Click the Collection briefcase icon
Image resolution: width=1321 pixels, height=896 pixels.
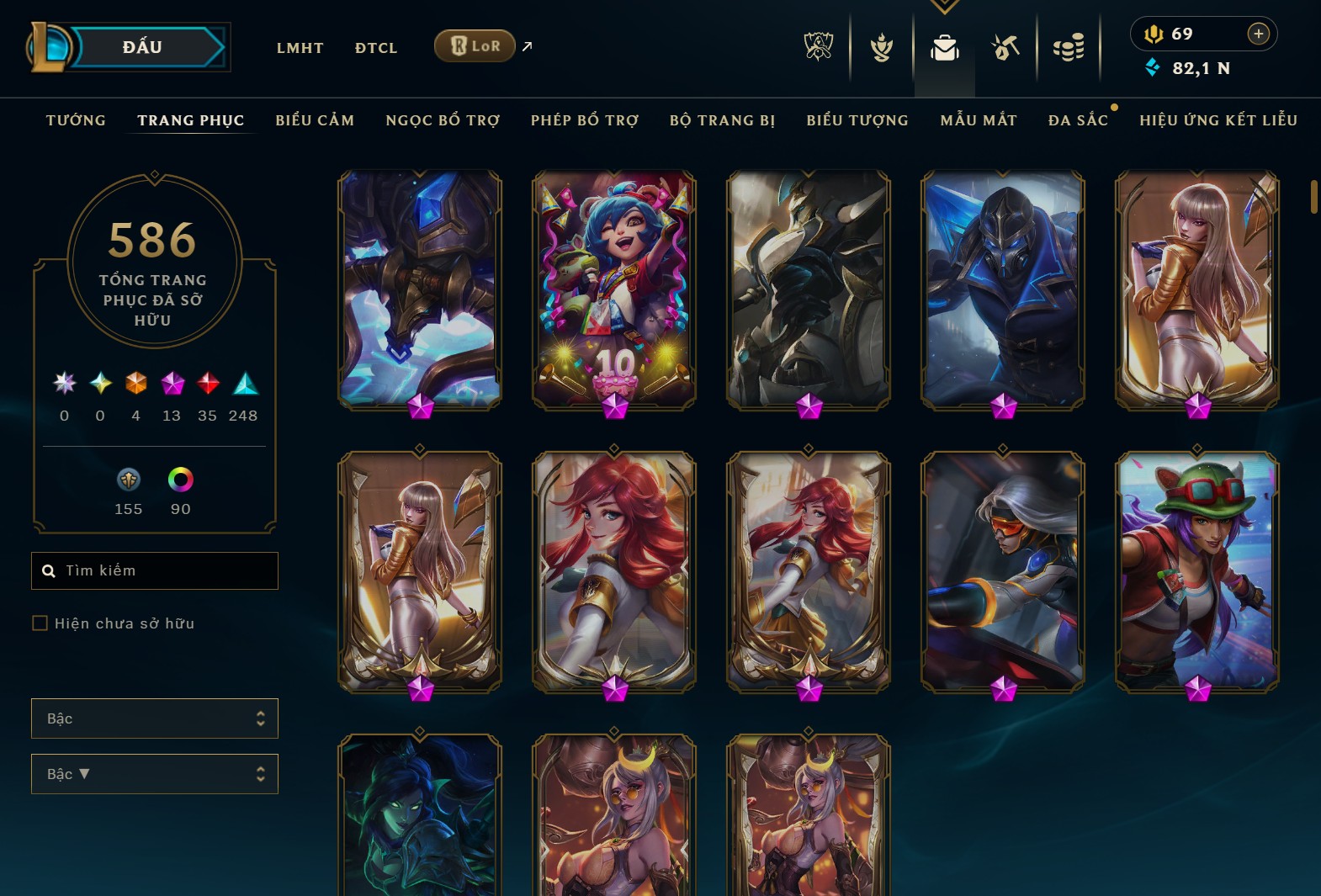click(x=945, y=48)
